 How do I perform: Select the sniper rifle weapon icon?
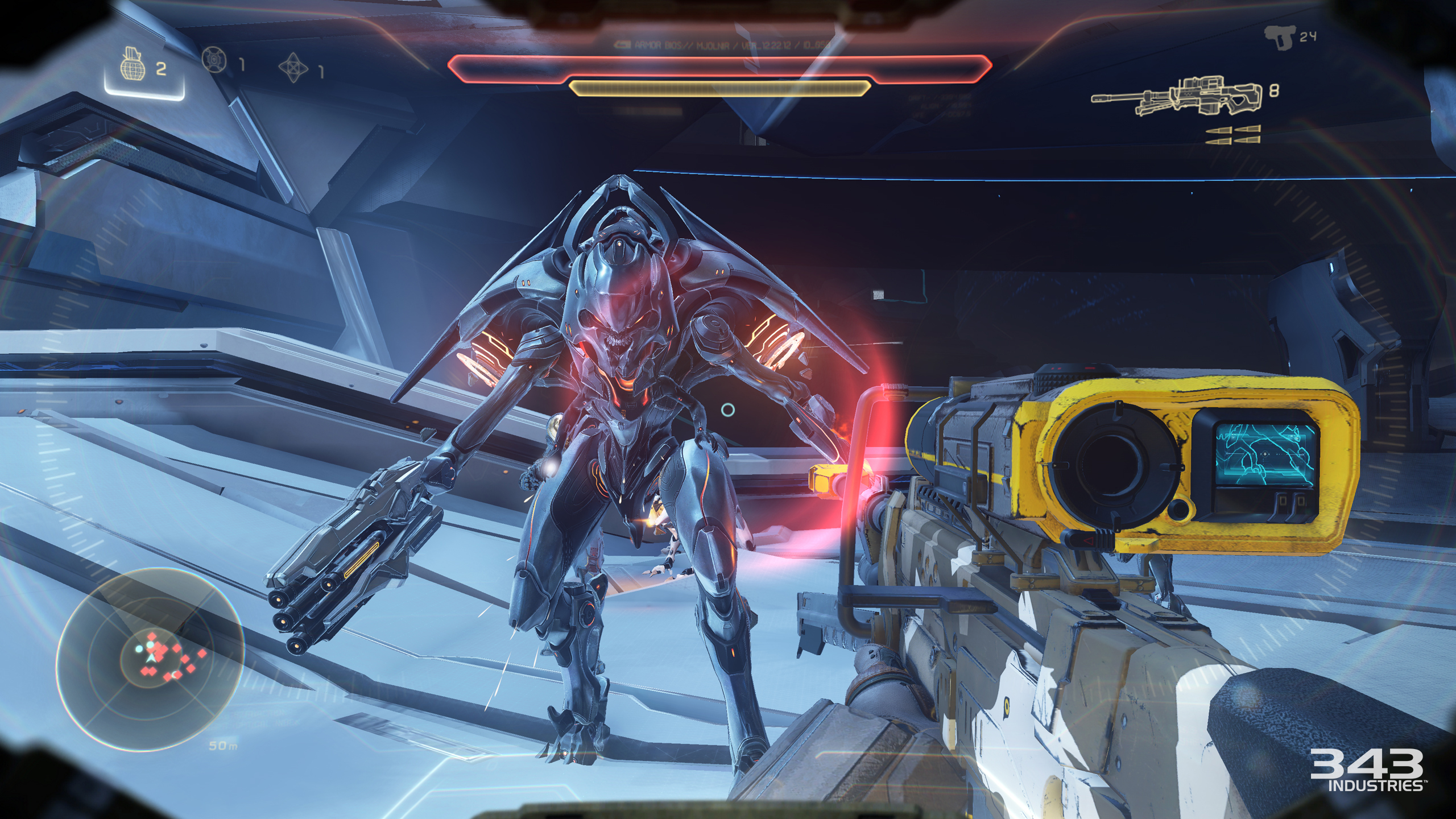pyautogui.click(x=1176, y=97)
